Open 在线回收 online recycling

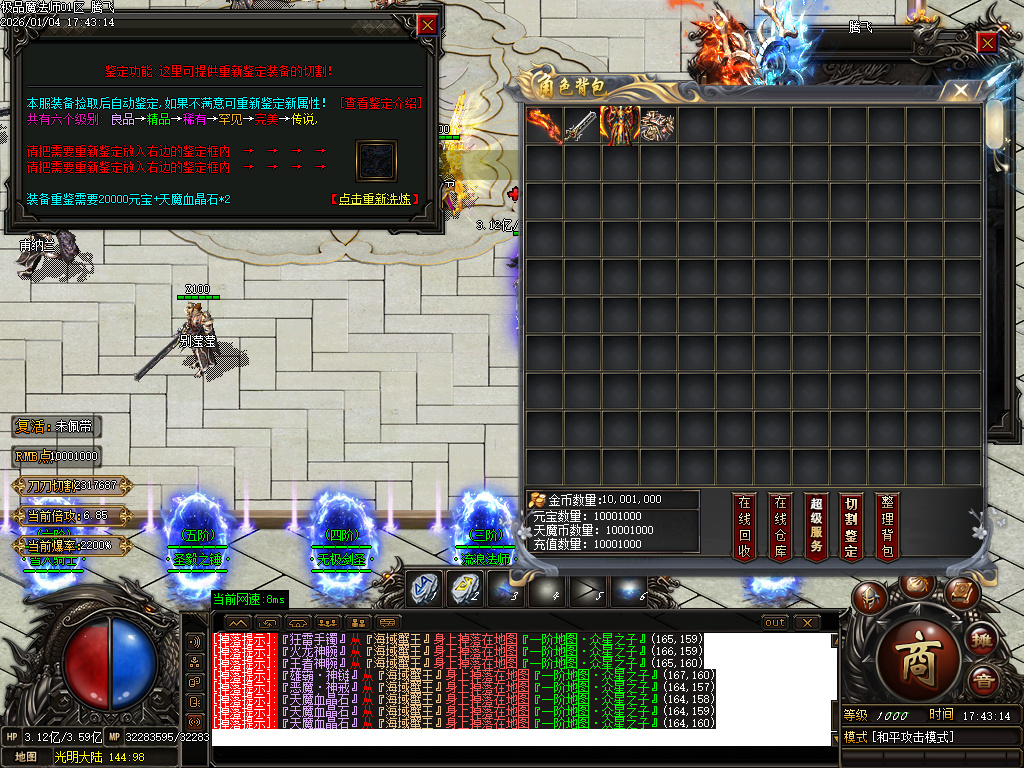click(743, 526)
